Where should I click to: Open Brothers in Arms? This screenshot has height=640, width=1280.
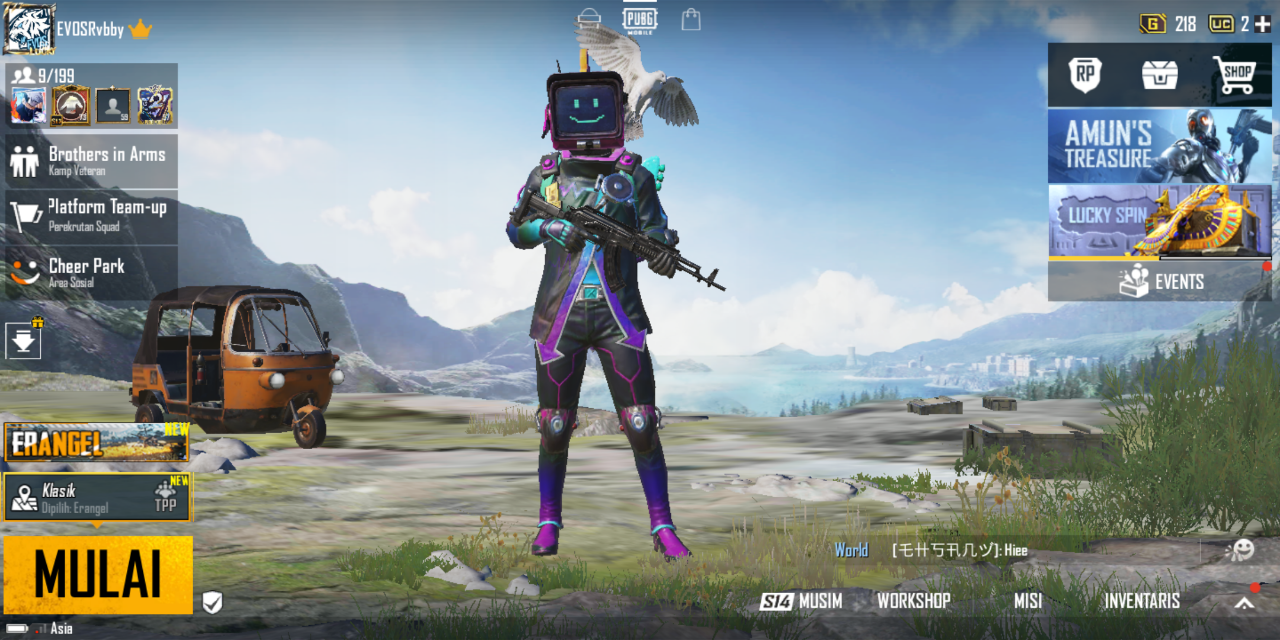[92, 160]
